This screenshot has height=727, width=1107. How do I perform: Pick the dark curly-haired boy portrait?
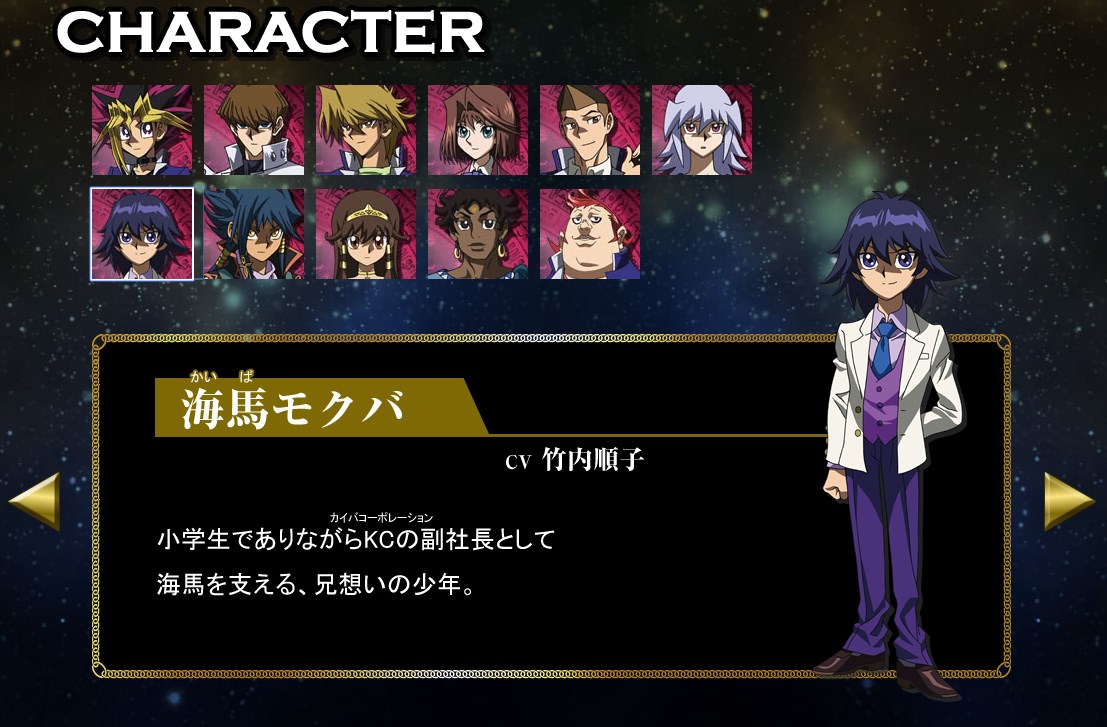[478, 234]
